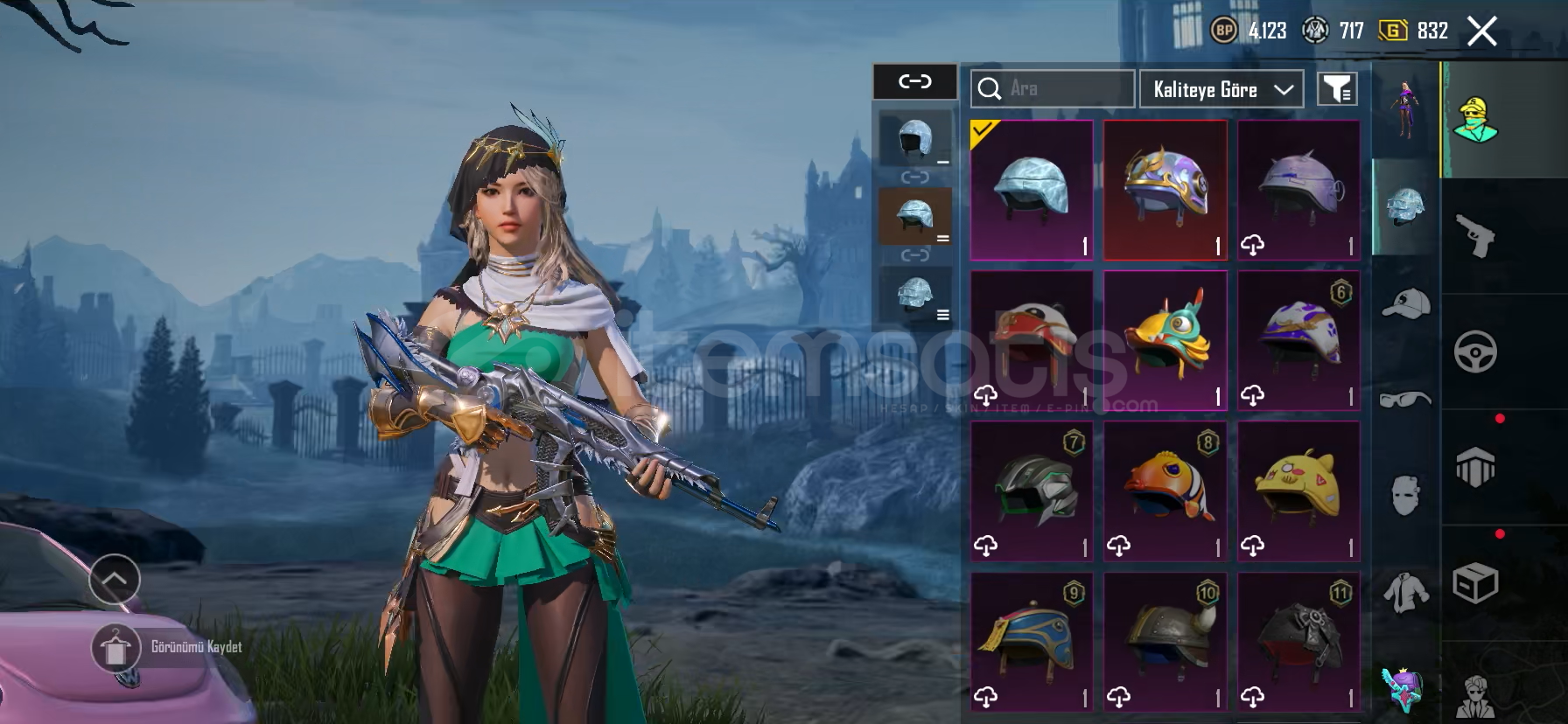This screenshot has width=1568, height=724.
Task: Choose the yellow cat helmet skin
Action: pyautogui.click(x=1298, y=491)
